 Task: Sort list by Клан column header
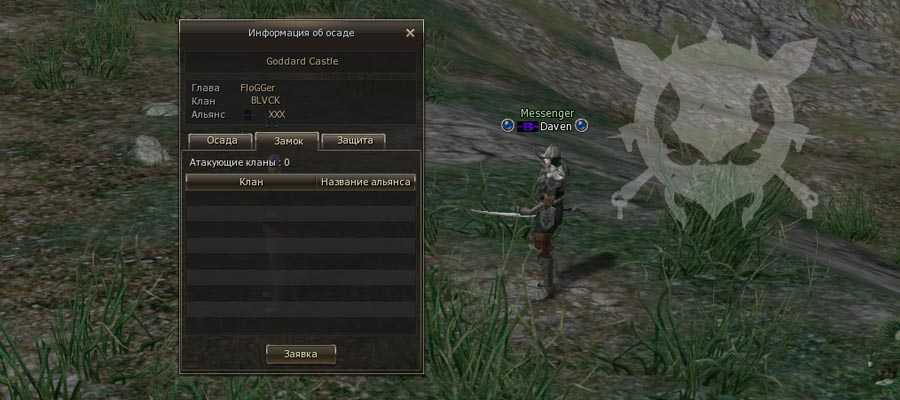[251, 182]
